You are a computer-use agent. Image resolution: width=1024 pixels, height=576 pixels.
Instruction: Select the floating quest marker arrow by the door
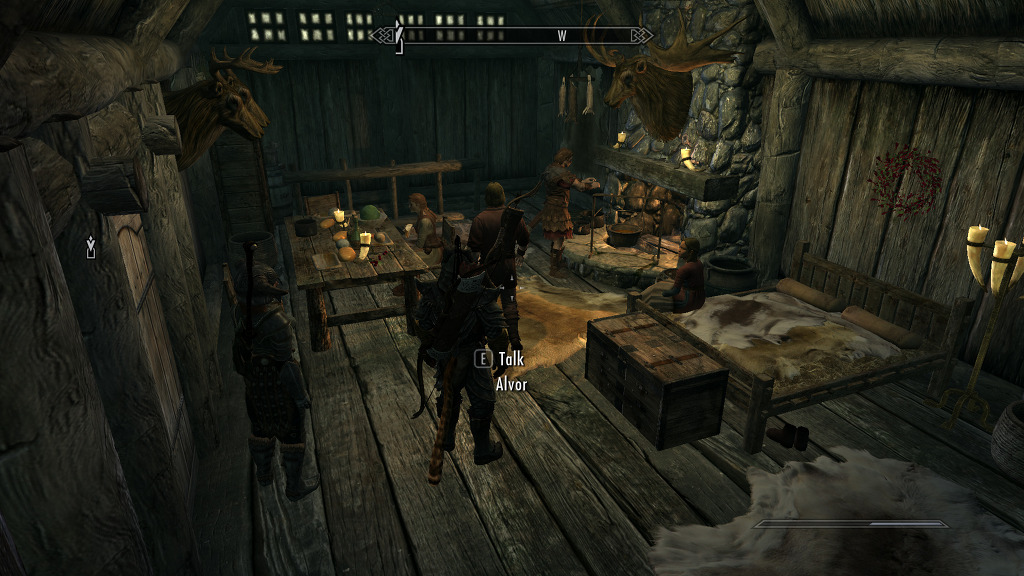point(91,246)
